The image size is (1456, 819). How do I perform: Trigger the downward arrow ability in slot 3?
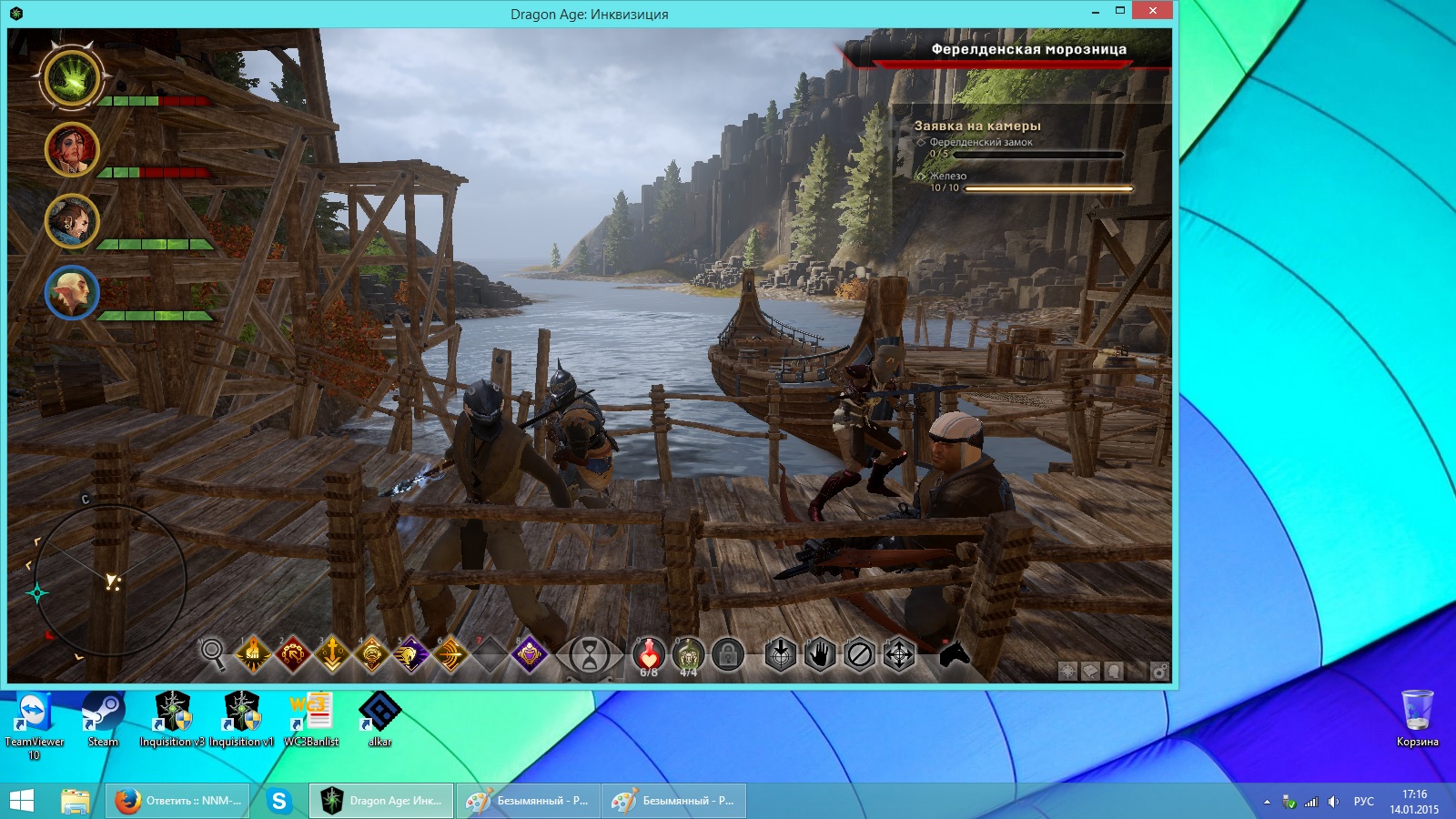[332, 653]
